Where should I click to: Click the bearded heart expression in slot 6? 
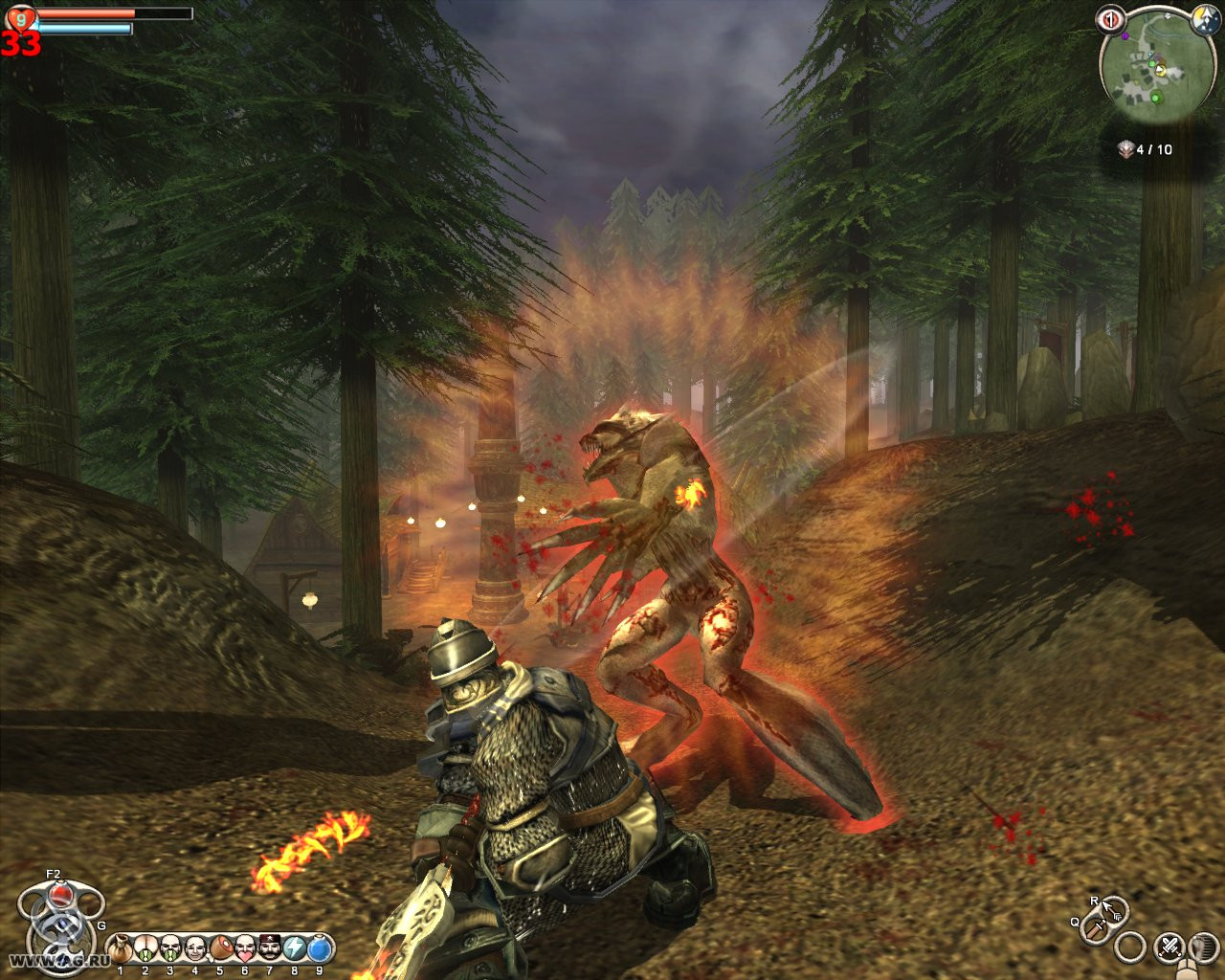pyautogui.click(x=245, y=947)
